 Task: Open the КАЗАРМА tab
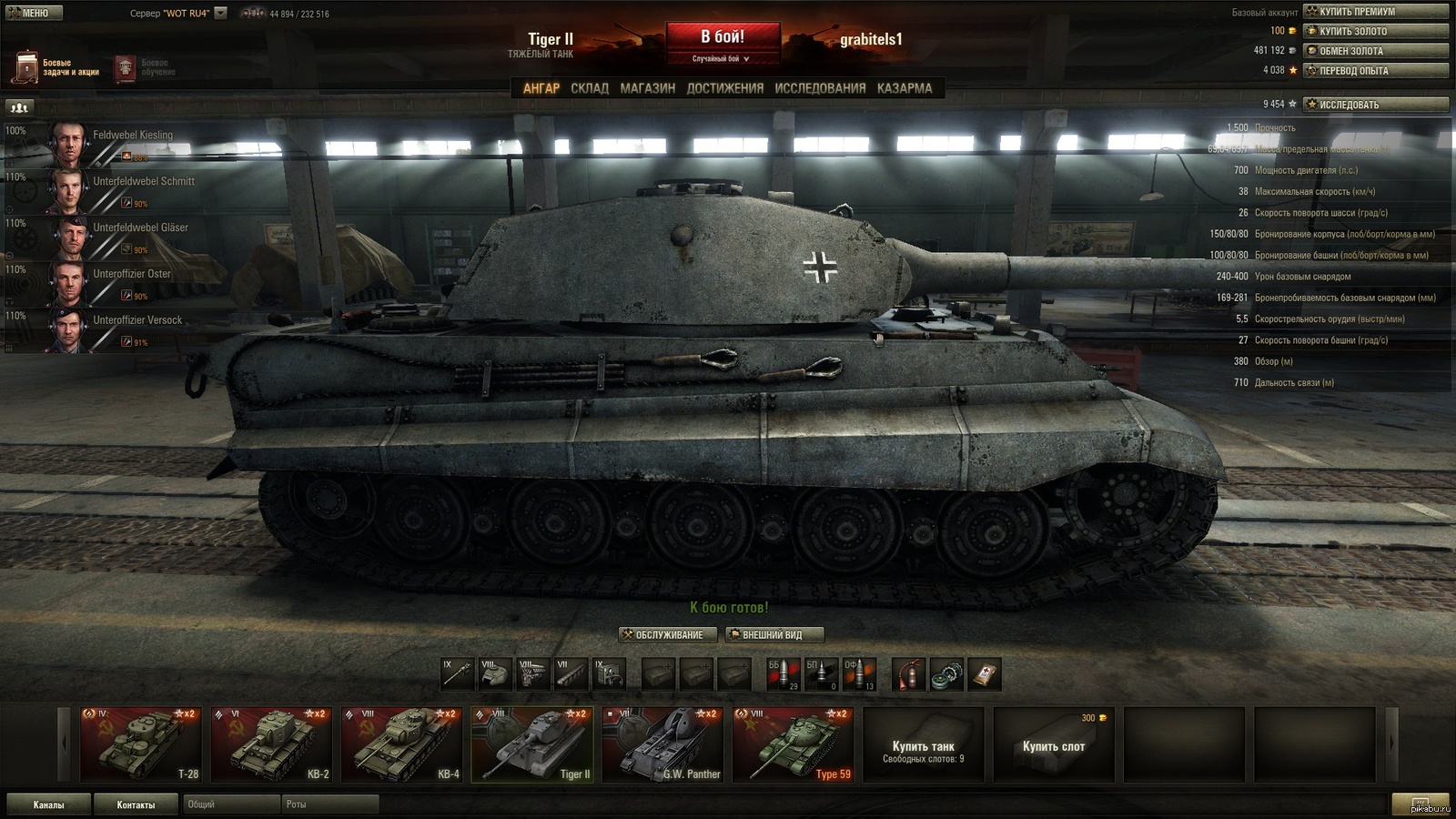tap(904, 88)
